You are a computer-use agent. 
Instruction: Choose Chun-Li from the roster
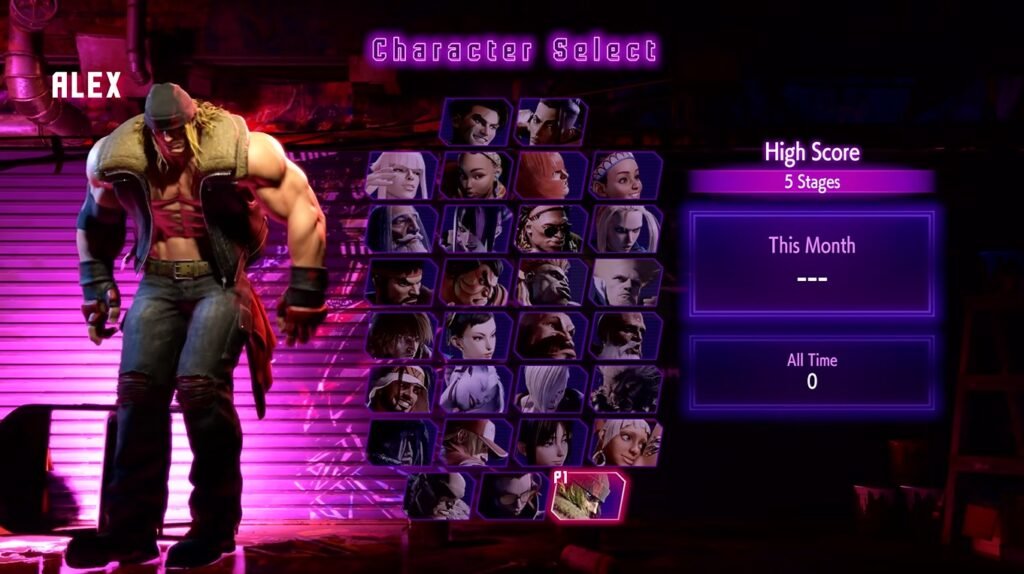pos(476,336)
